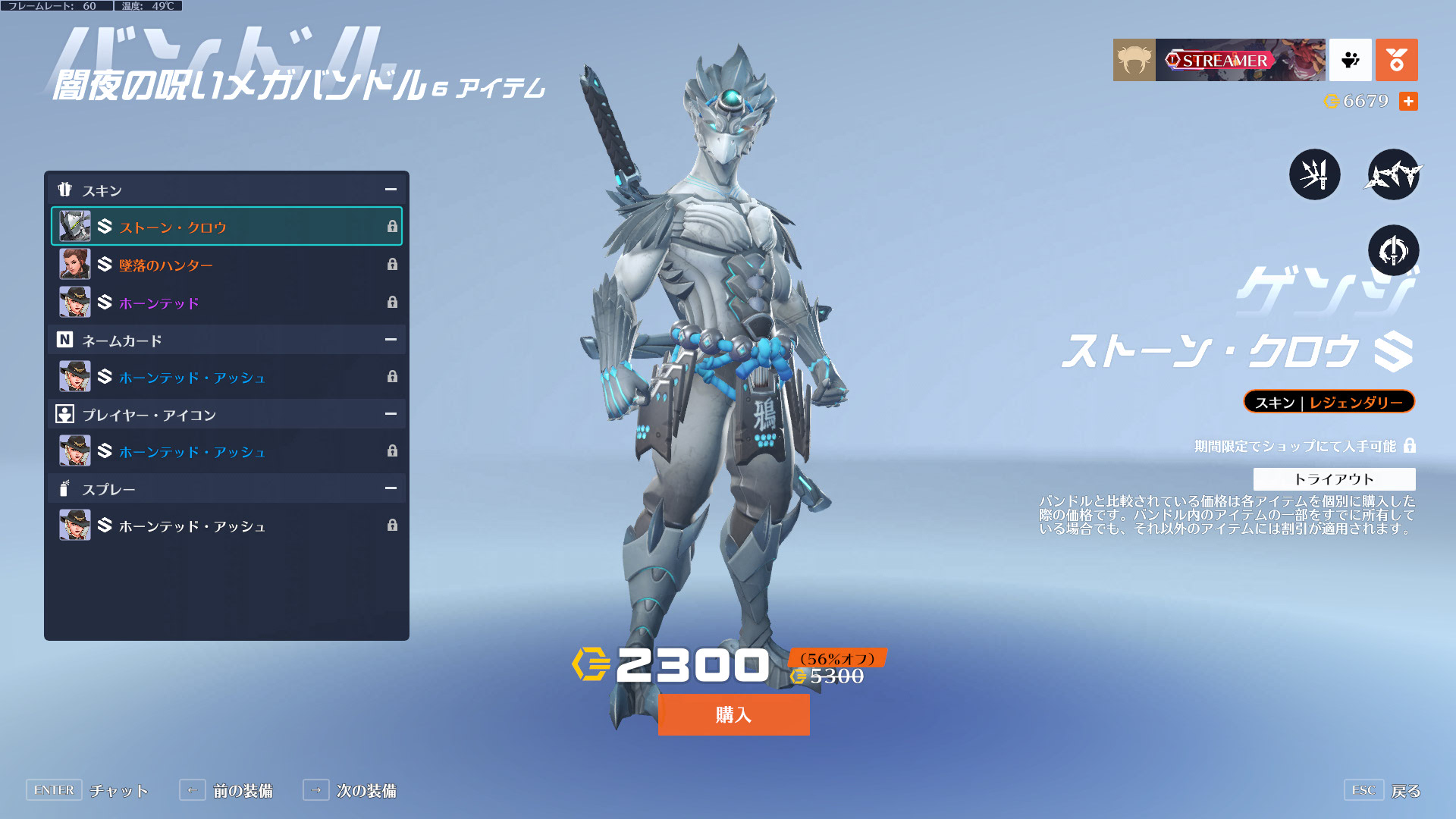Collapse the スプレー category
The image size is (1456, 819).
[x=391, y=488]
